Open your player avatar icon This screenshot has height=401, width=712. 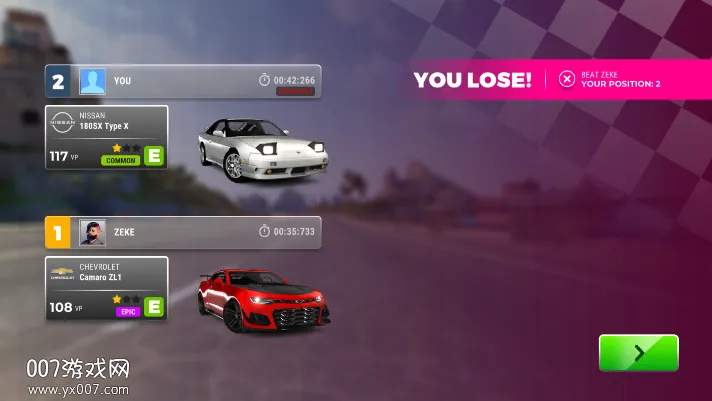tap(92, 81)
